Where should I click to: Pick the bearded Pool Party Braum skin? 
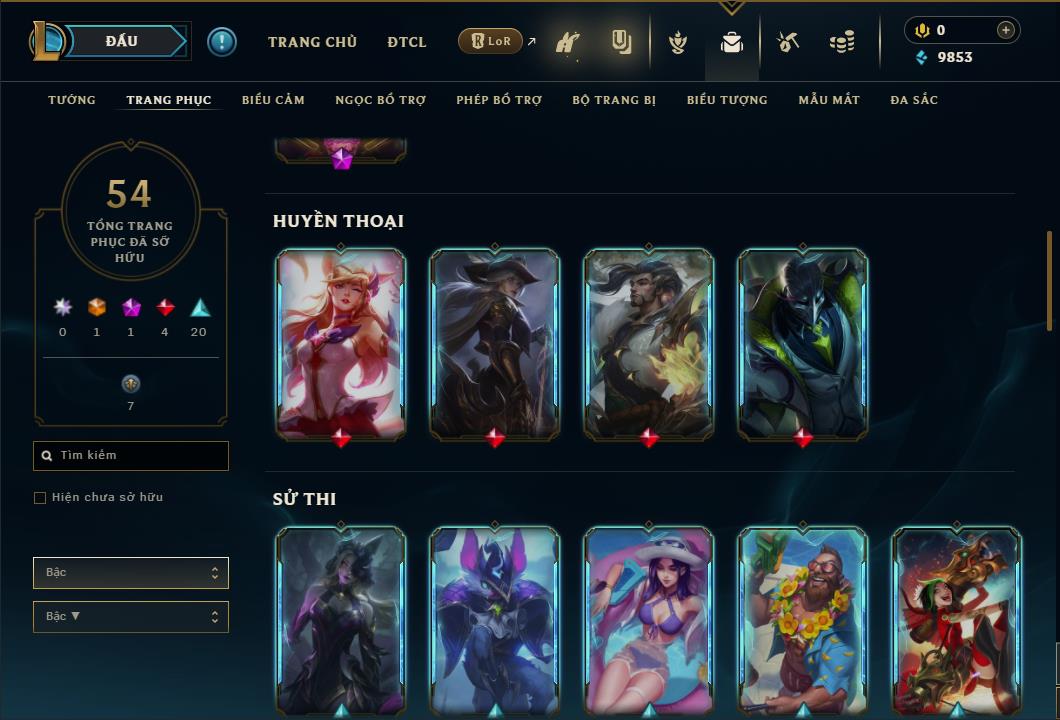point(803,620)
